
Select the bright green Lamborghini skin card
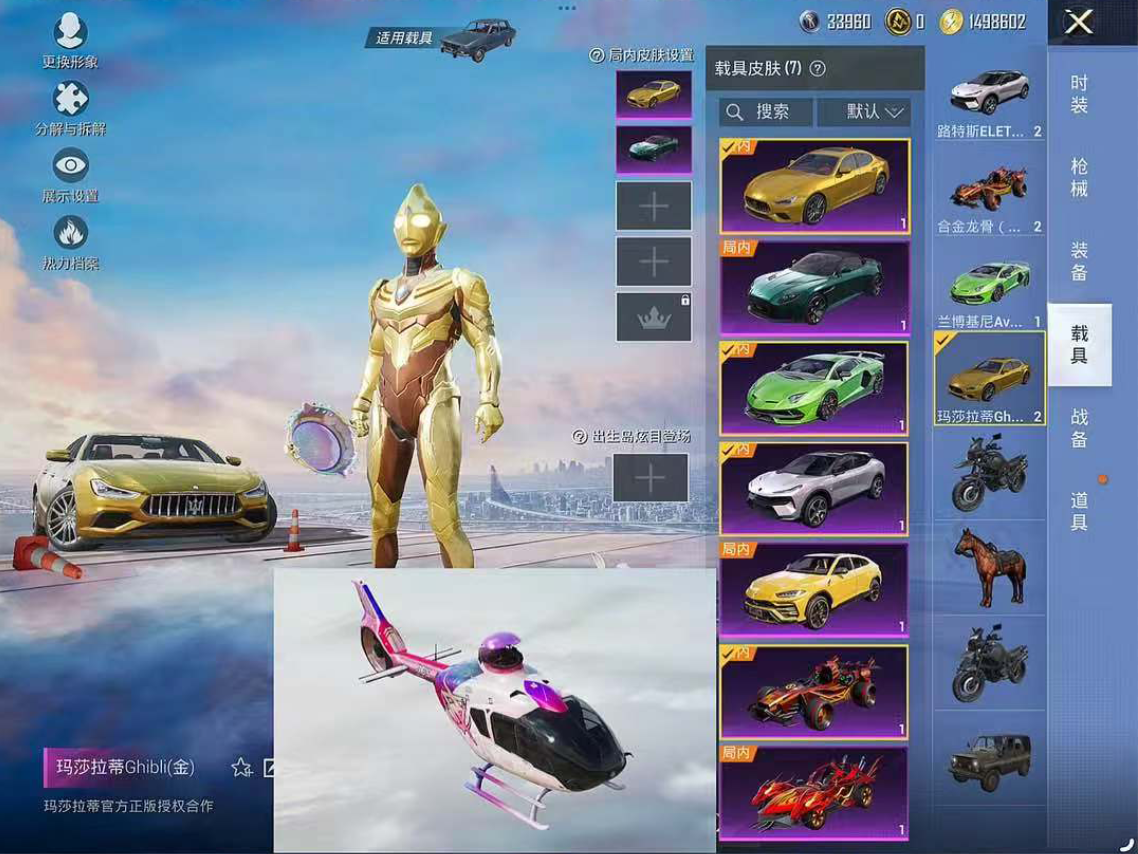pos(814,389)
